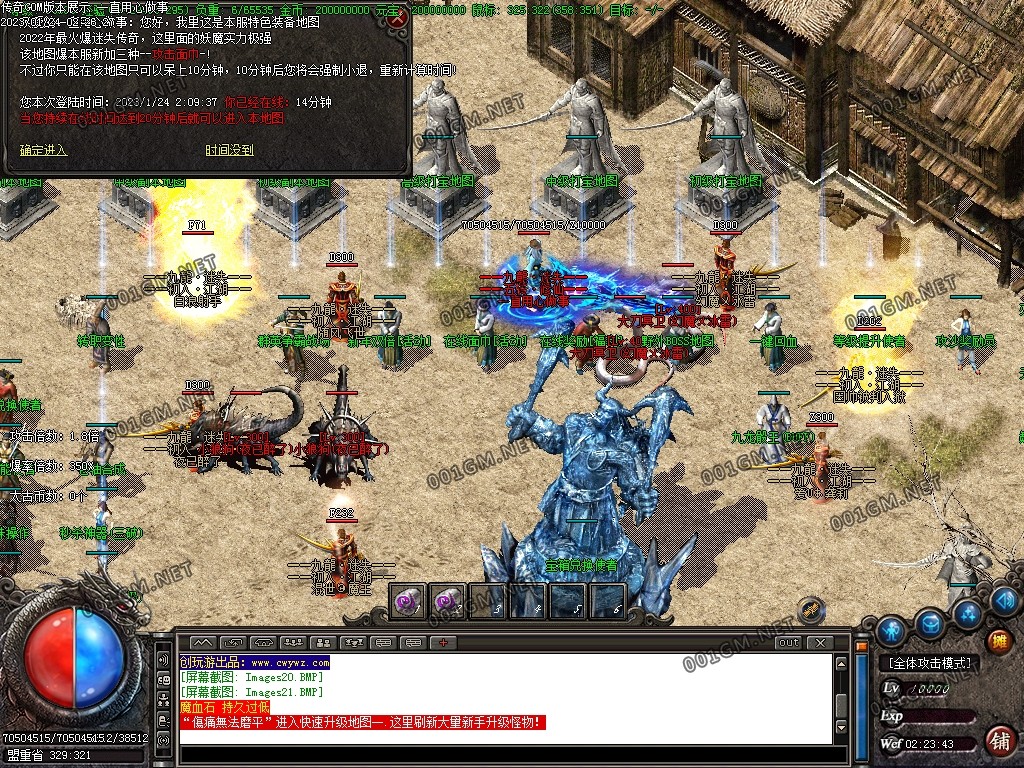The width and height of the screenshot is (1024, 768).
Task: Click the top chat channel side button
Action: tap(164, 660)
